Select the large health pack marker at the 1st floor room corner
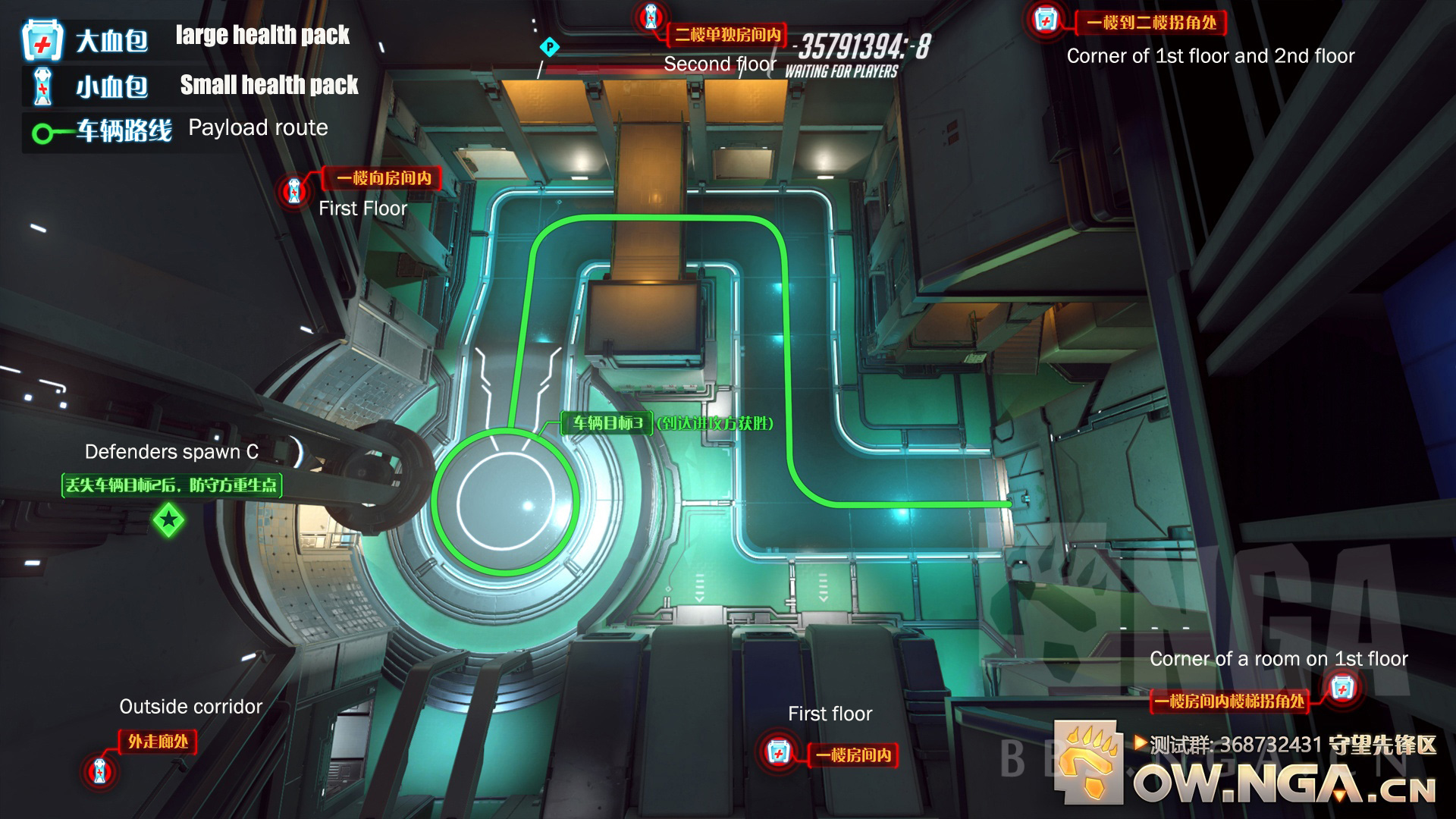Screen dimensions: 1456x819 coord(1342,689)
